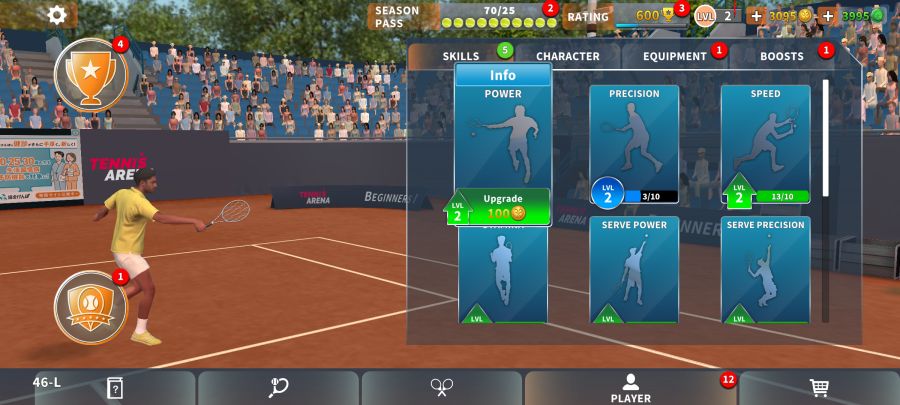Open the settings gear icon
The image size is (900, 405).
pos(58,15)
